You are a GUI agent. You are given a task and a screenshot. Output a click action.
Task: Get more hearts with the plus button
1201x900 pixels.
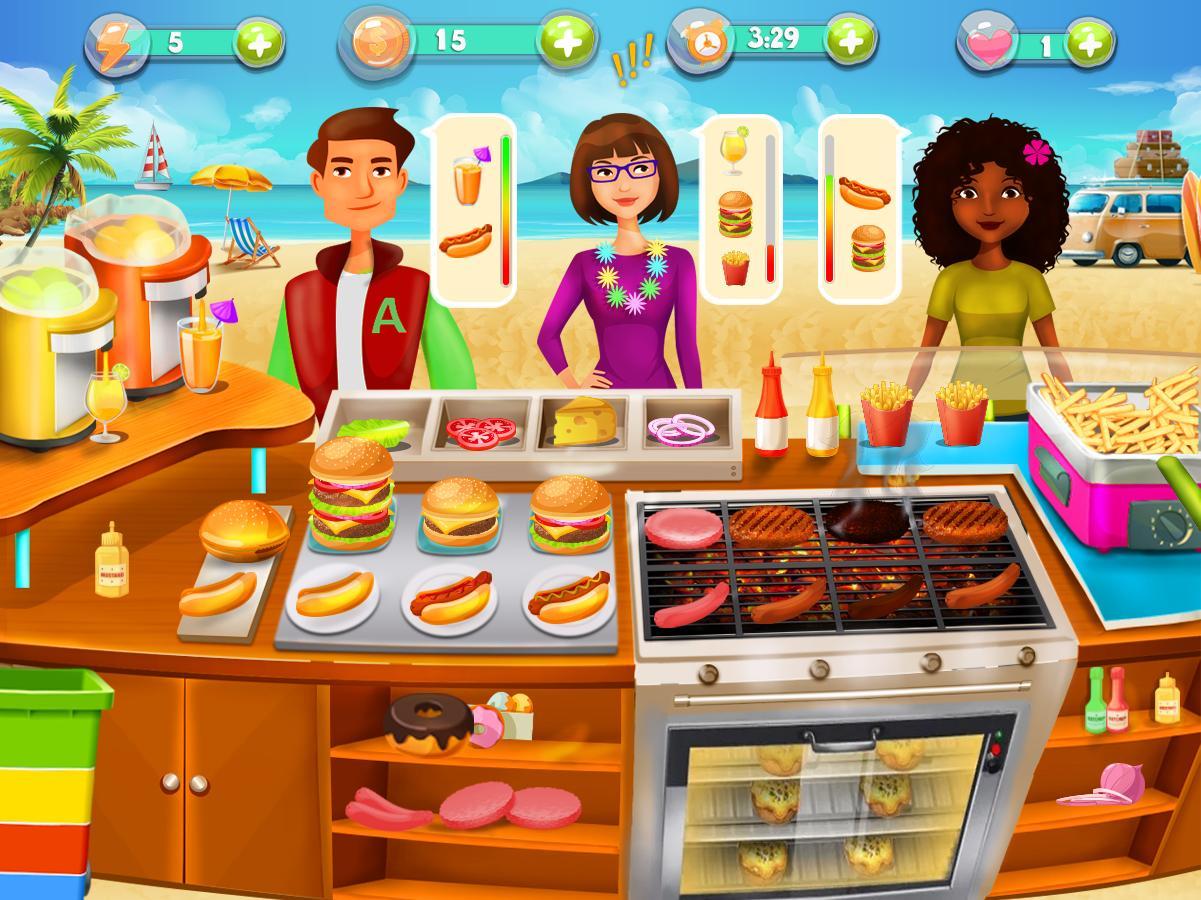(1089, 44)
